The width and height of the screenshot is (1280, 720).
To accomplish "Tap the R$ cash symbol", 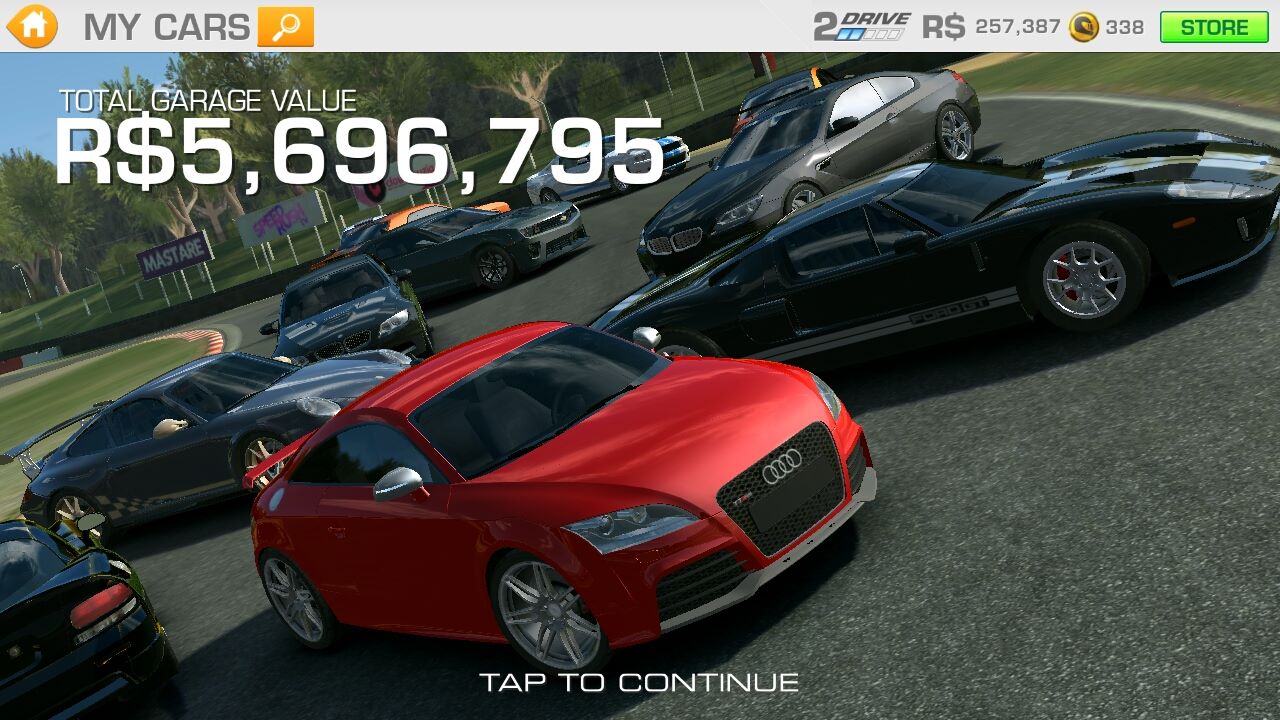I will 941,27.
